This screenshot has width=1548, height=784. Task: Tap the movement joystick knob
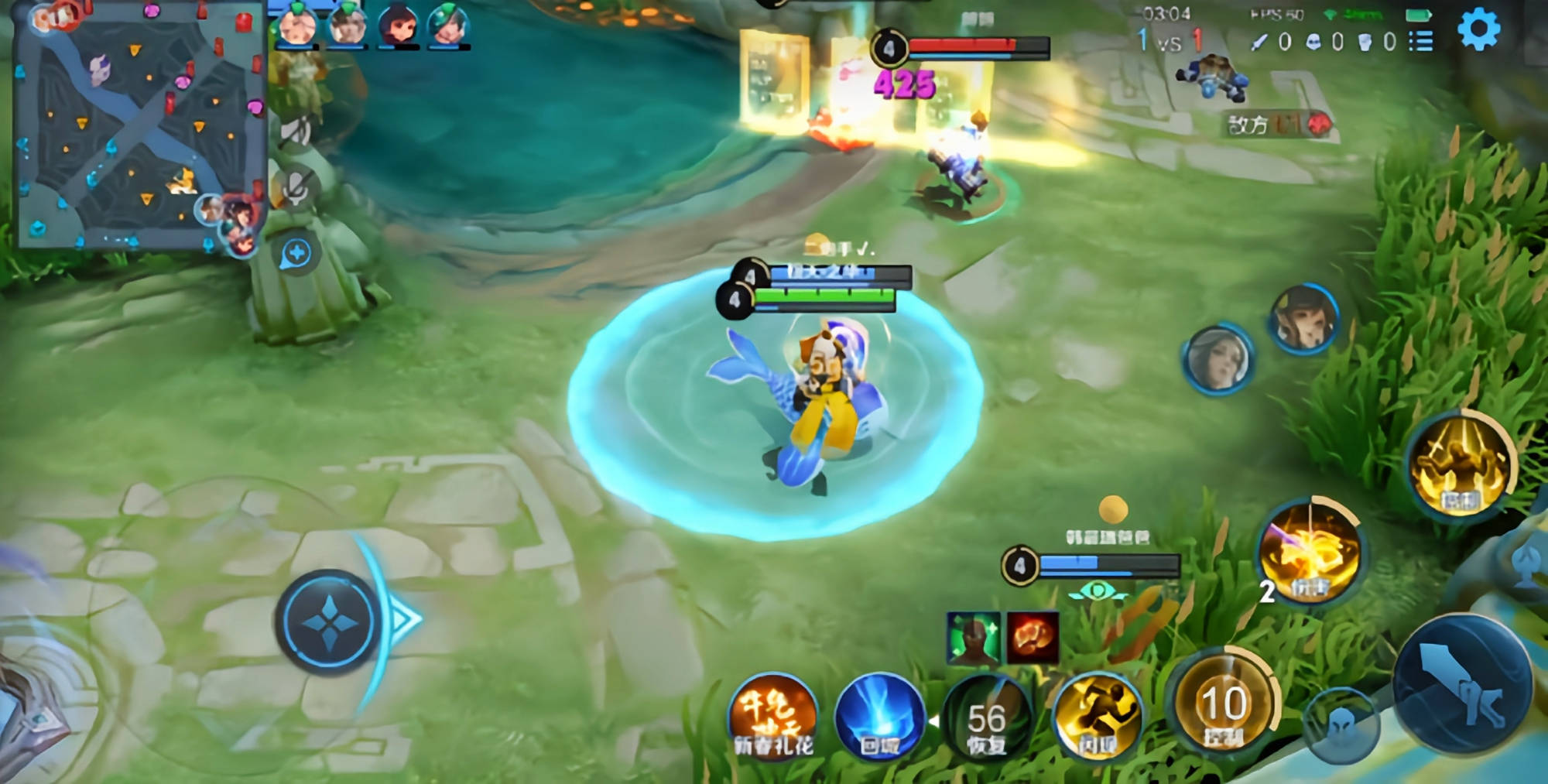328,621
